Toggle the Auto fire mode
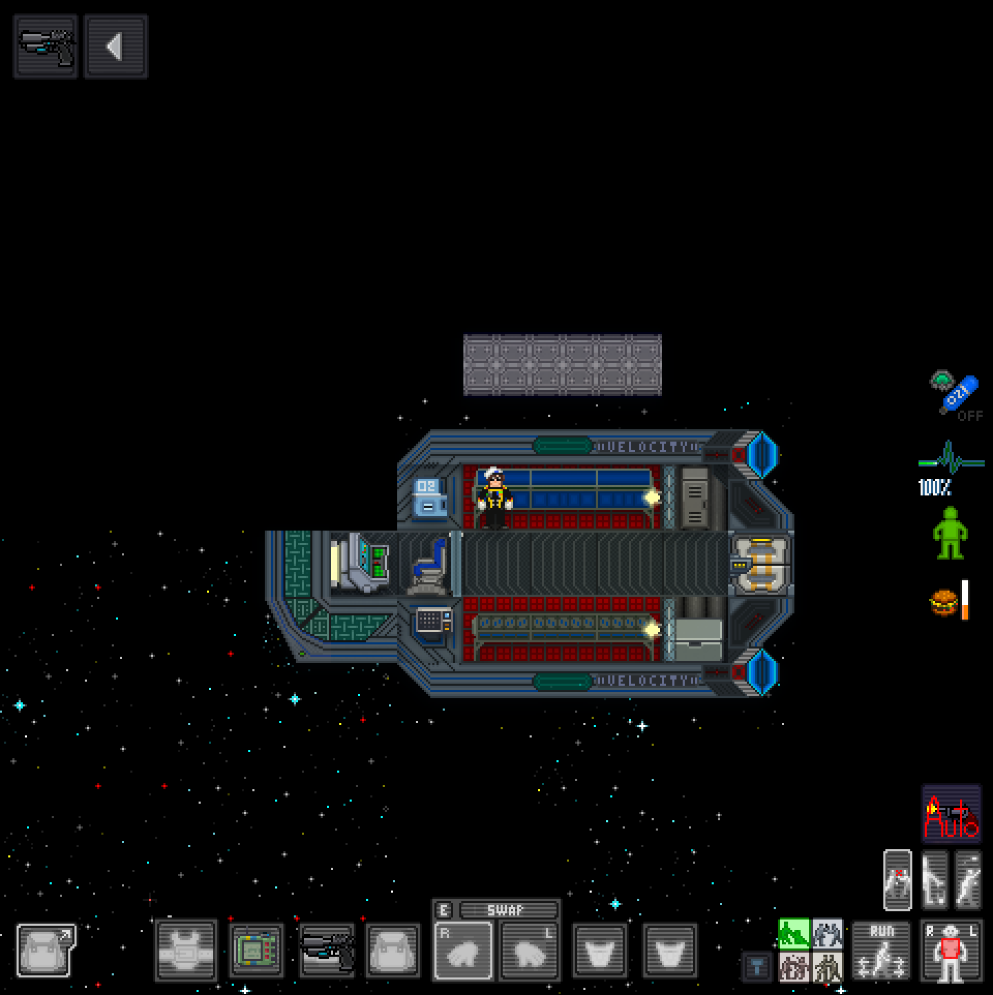The image size is (993, 995). pos(951,814)
